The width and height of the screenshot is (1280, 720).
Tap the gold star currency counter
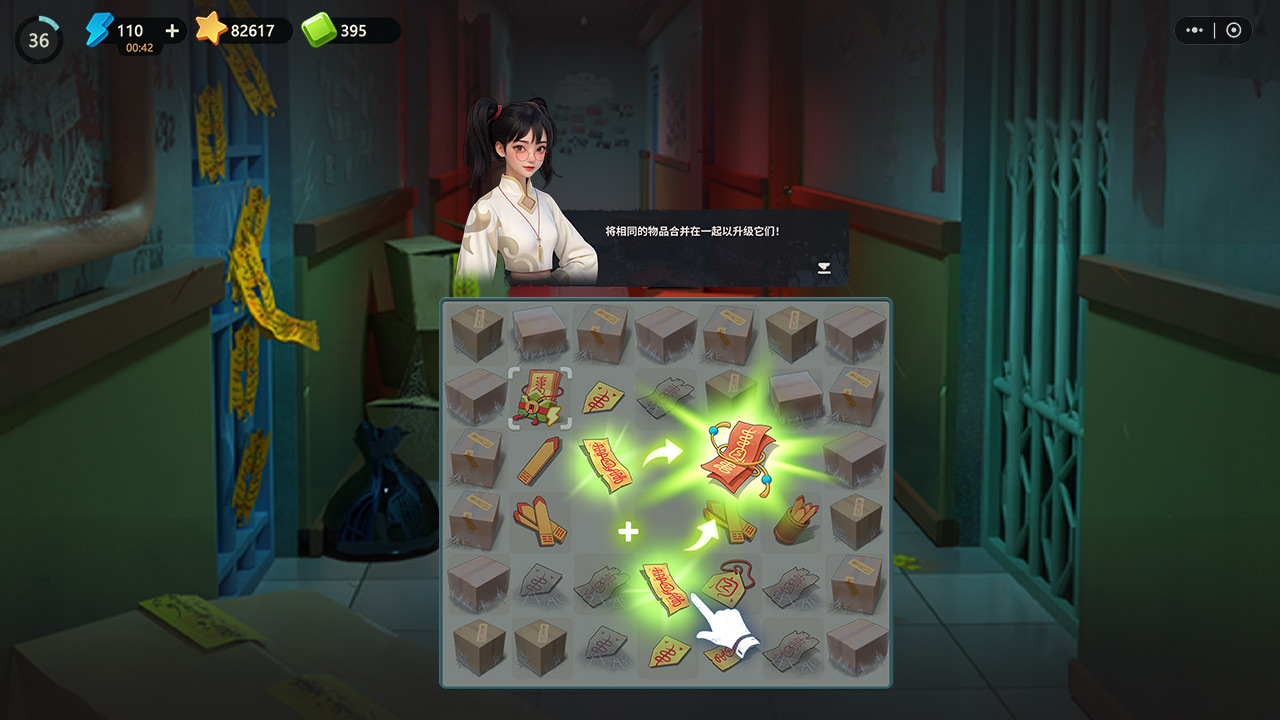(243, 31)
